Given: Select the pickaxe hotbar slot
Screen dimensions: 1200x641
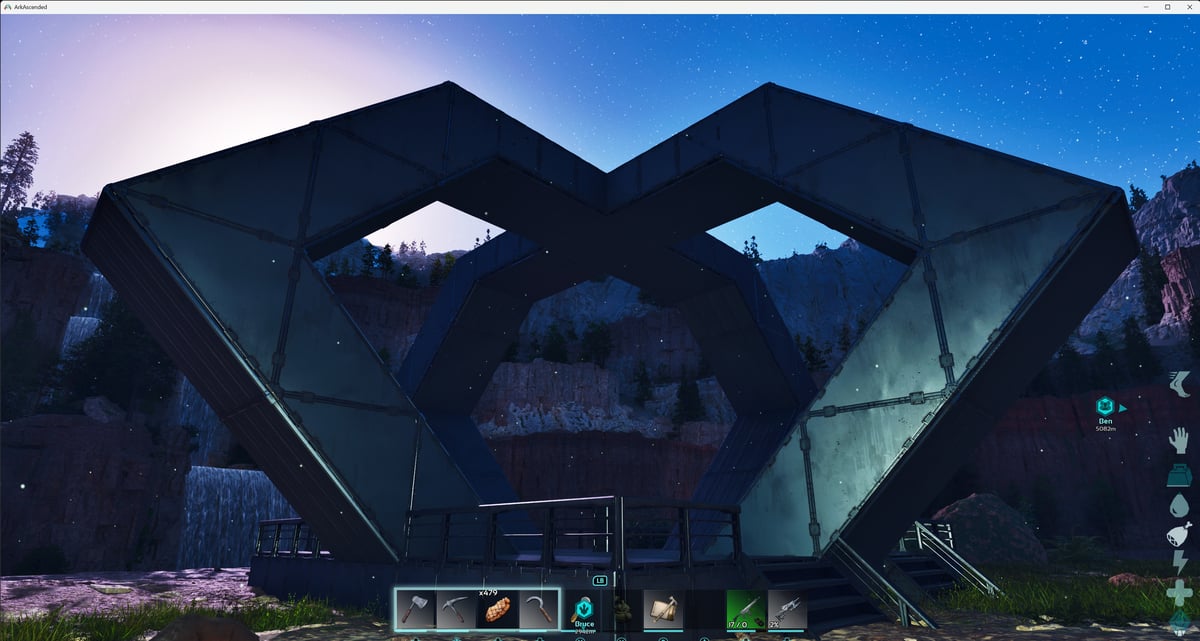Looking at the screenshot, I should (x=456, y=609).
